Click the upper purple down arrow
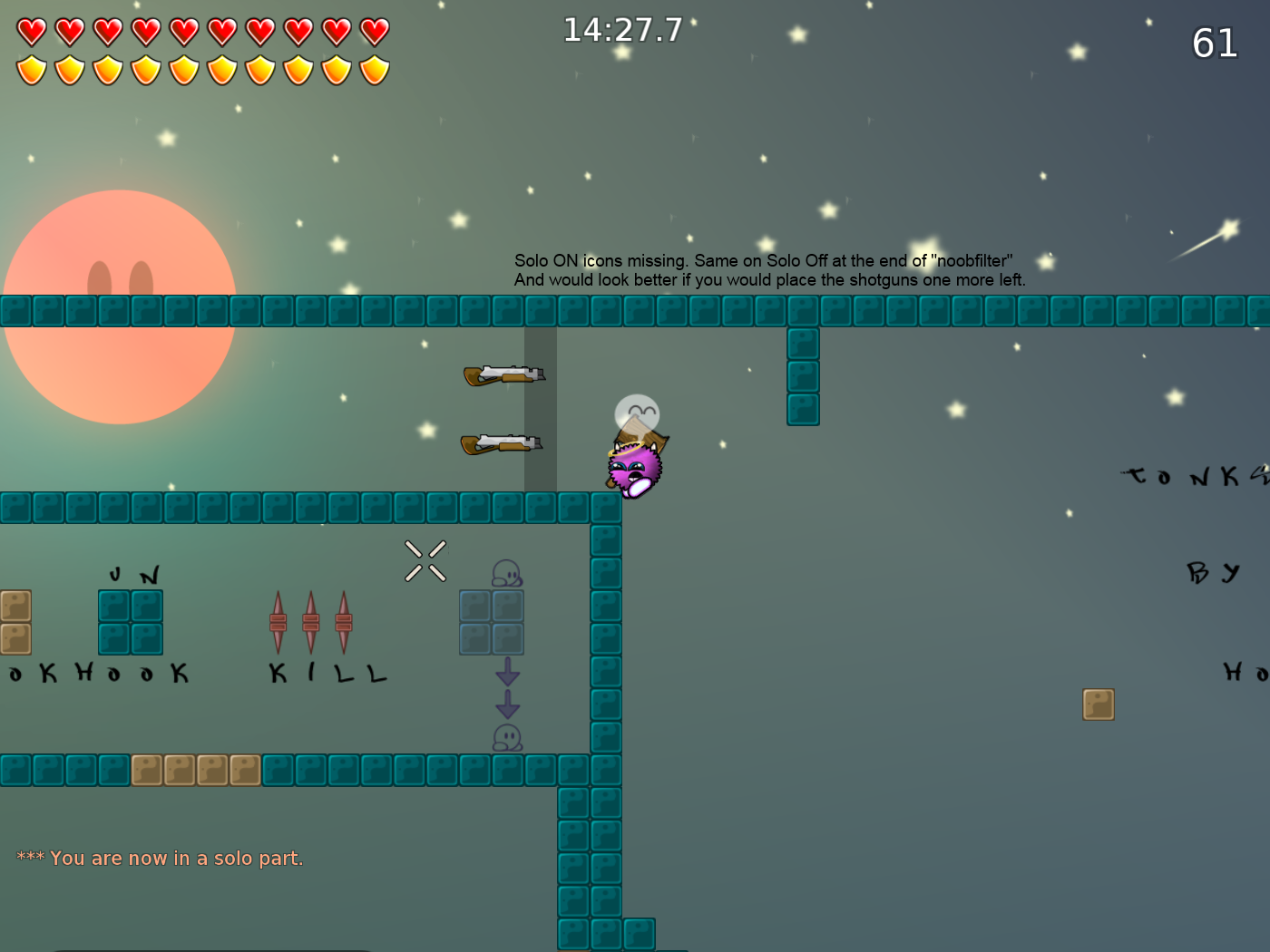Viewport: 1270px width, 952px height. click(x=508, y=673)
